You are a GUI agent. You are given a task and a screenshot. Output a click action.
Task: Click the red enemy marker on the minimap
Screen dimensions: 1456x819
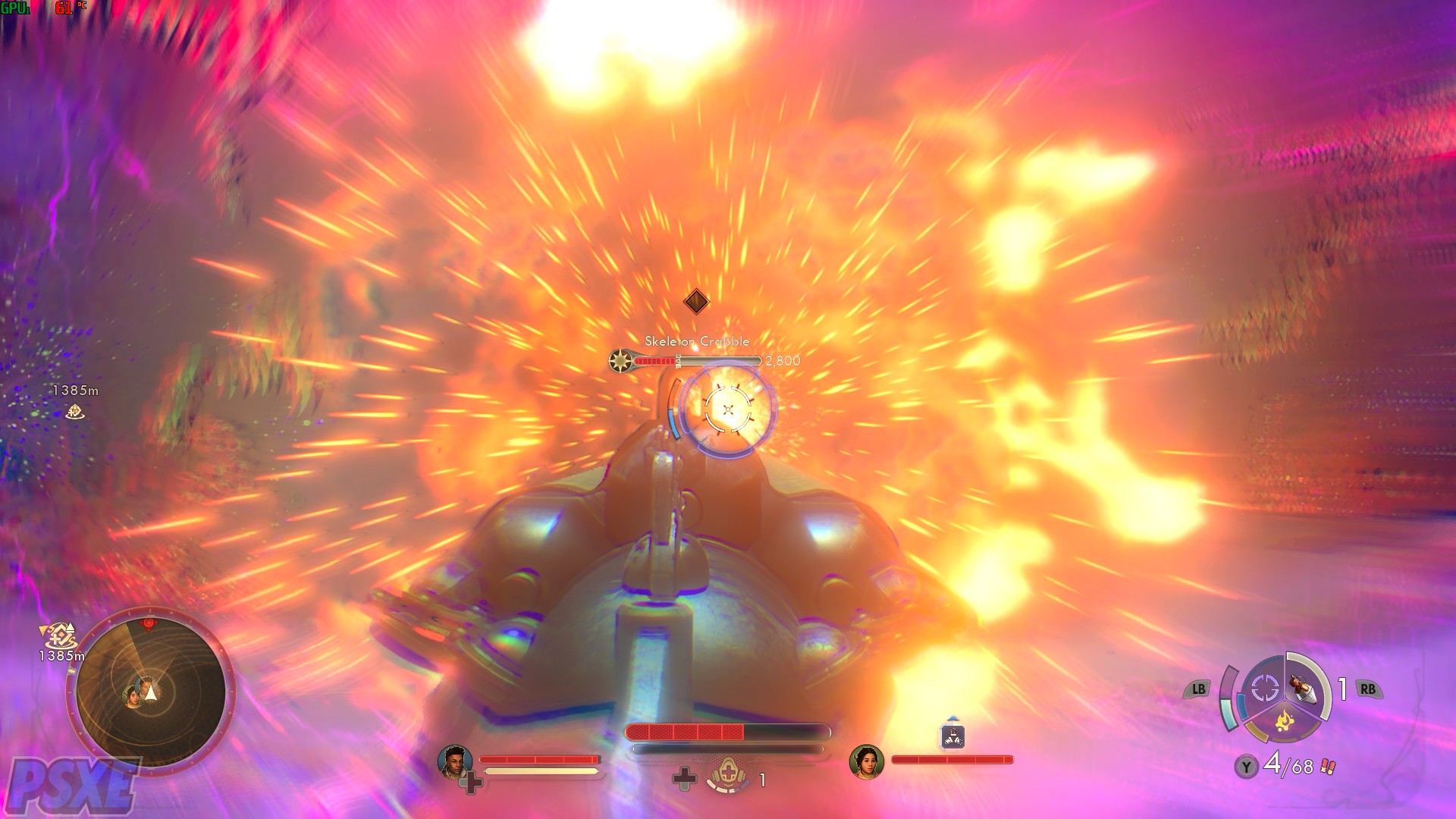coord(149,624)
